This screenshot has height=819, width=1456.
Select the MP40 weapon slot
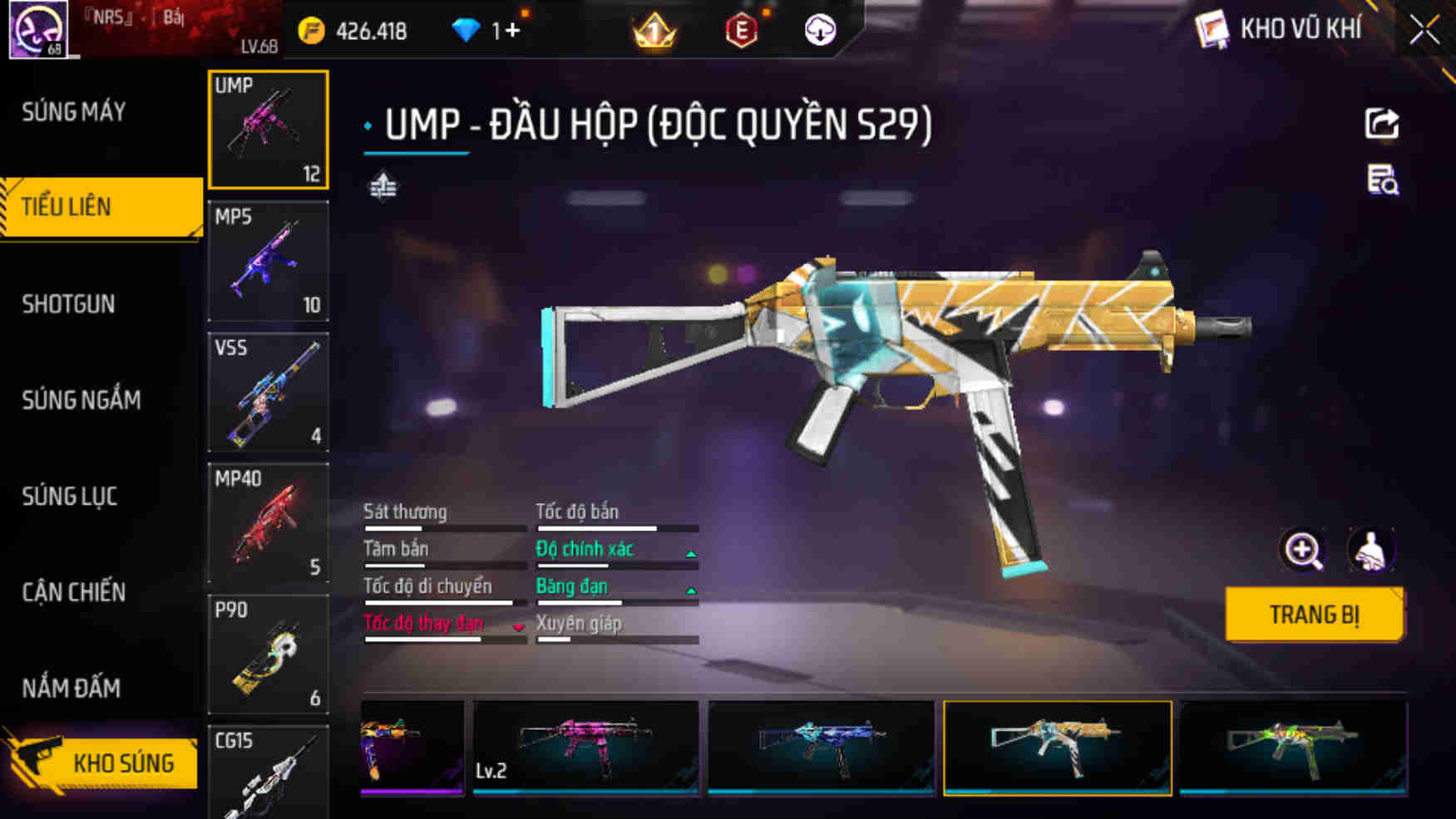coord(268,523)
